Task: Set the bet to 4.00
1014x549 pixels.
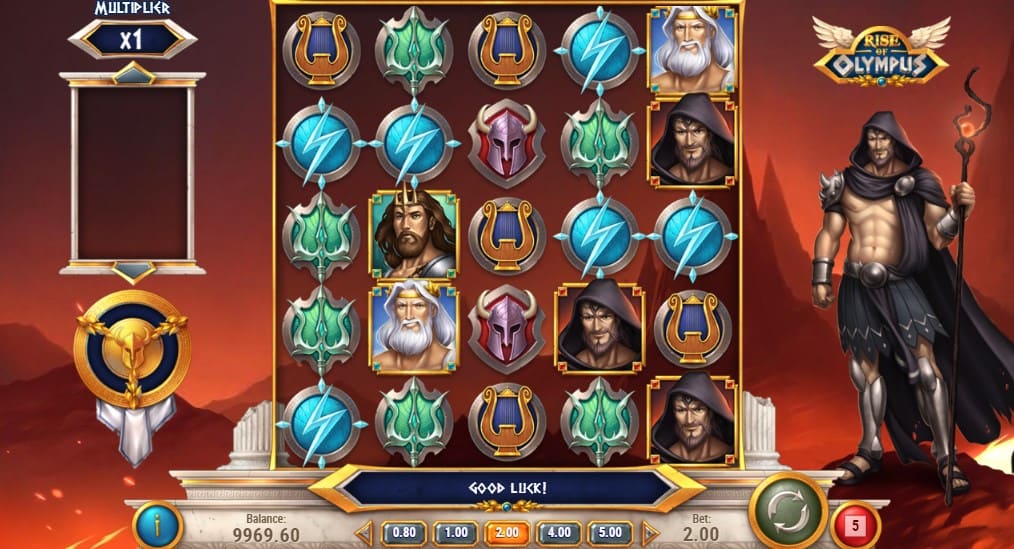Action: (559, 531)
